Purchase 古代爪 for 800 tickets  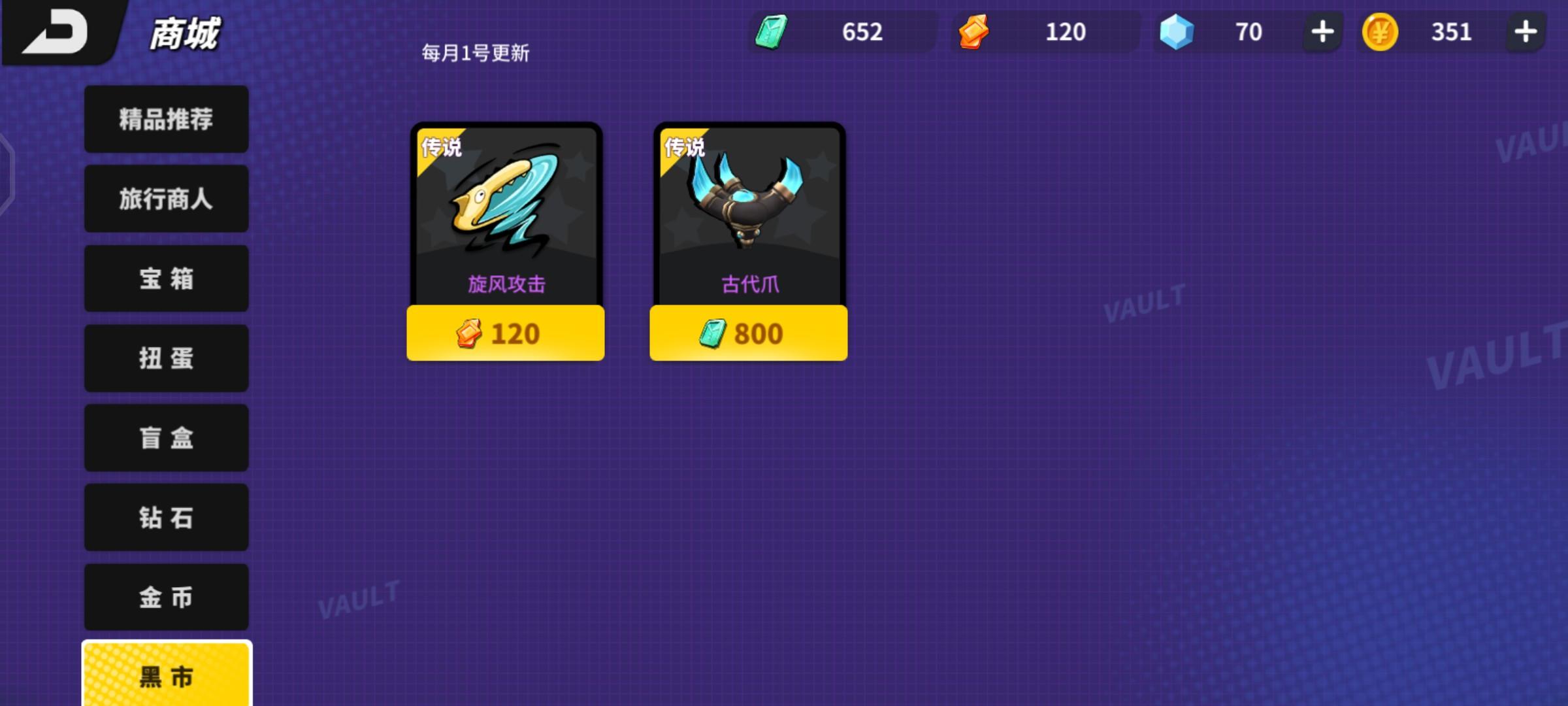coord(747,333)
